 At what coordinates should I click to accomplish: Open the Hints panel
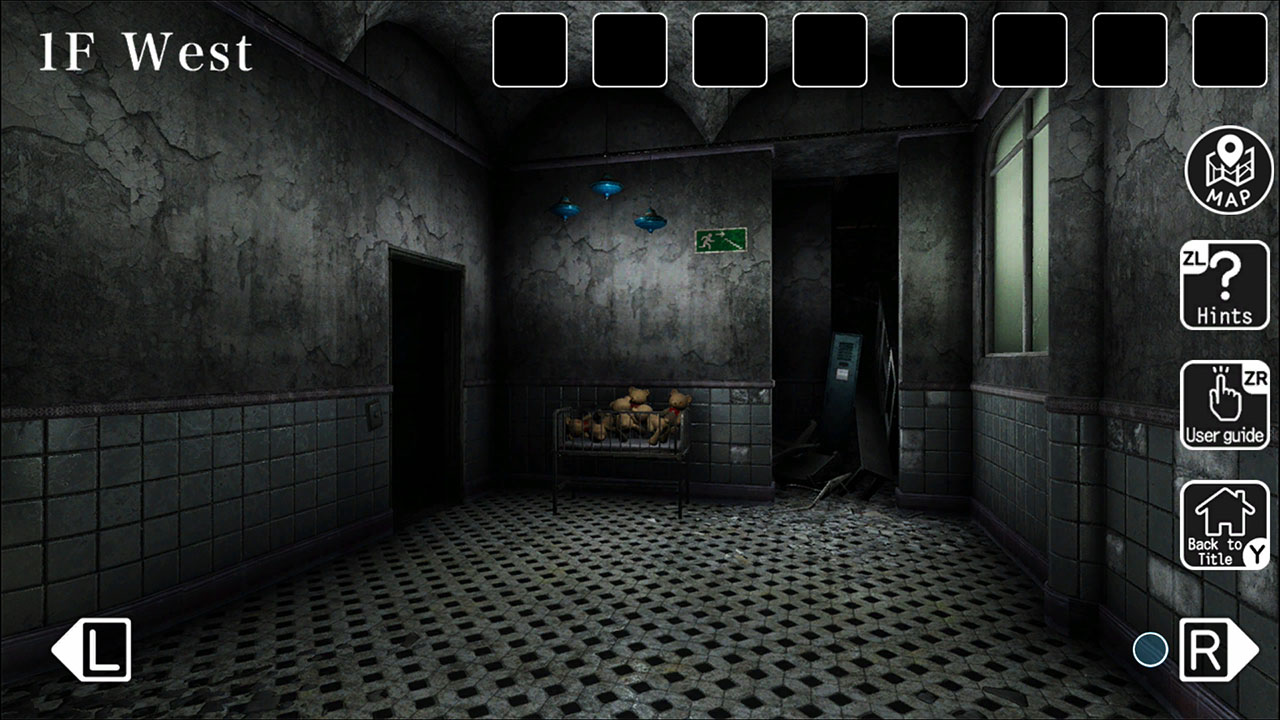click(x=1225, y=285)
